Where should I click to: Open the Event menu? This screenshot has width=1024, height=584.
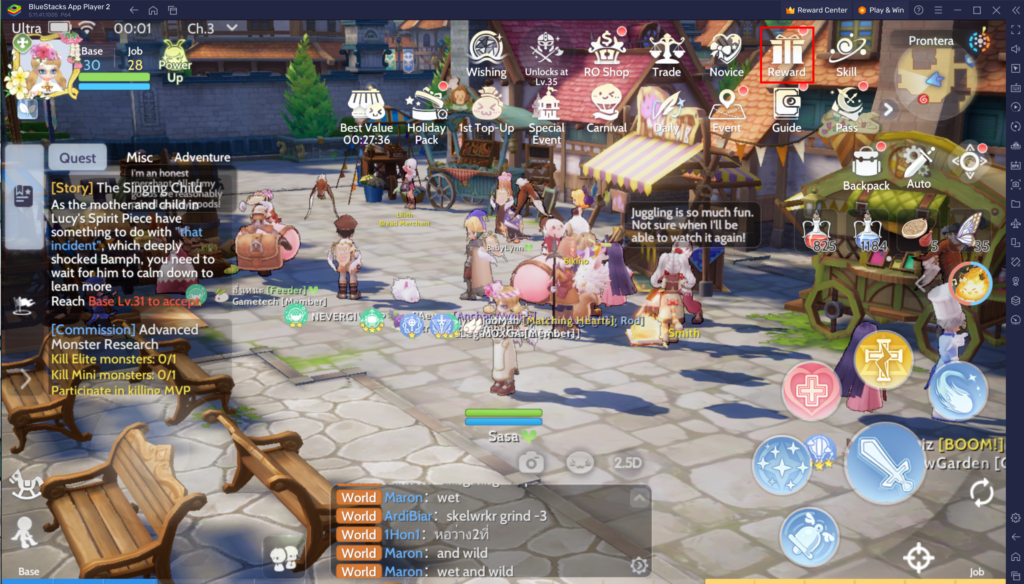point(726,109)
